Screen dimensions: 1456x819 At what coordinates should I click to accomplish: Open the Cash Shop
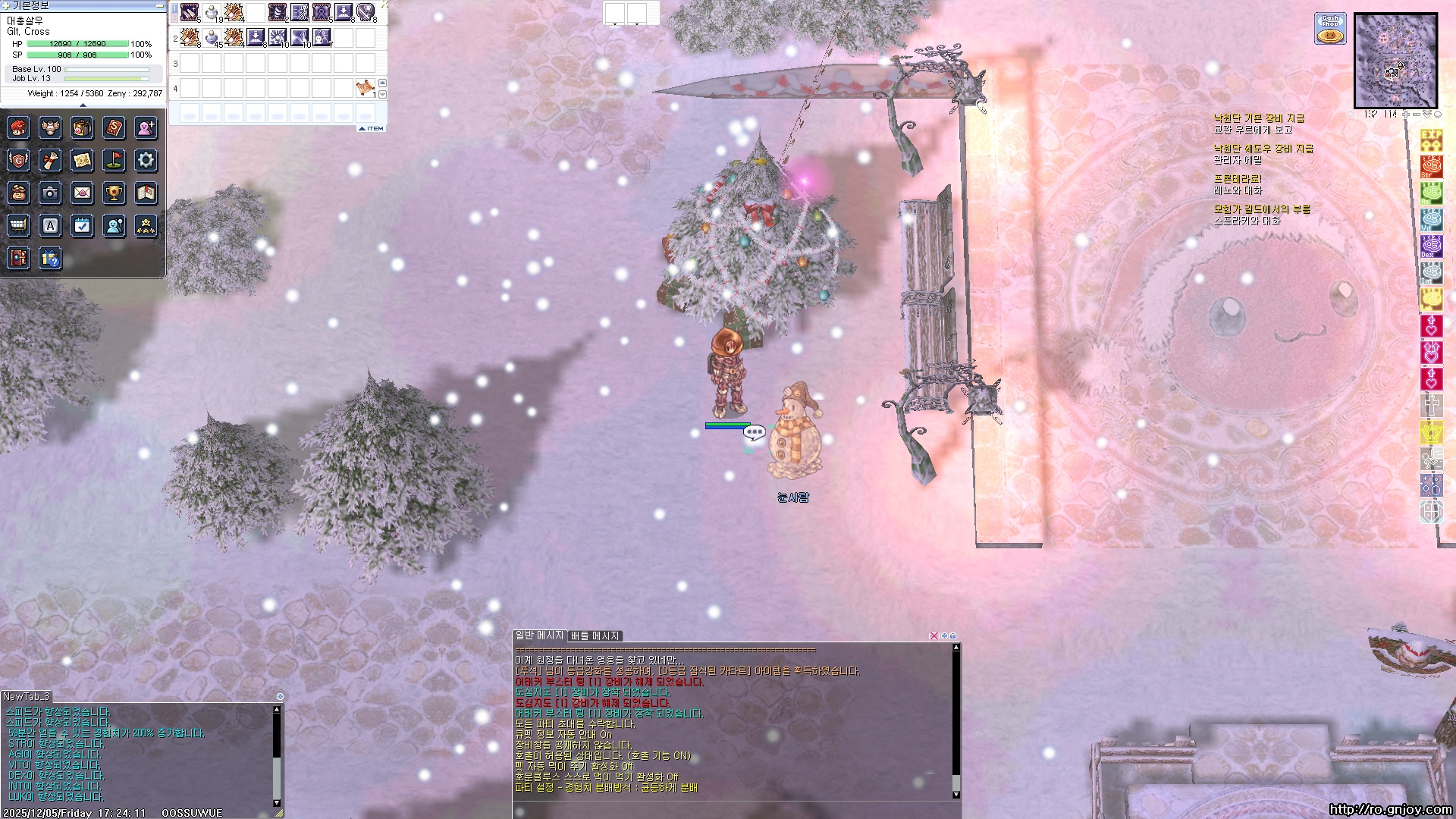1330,29
